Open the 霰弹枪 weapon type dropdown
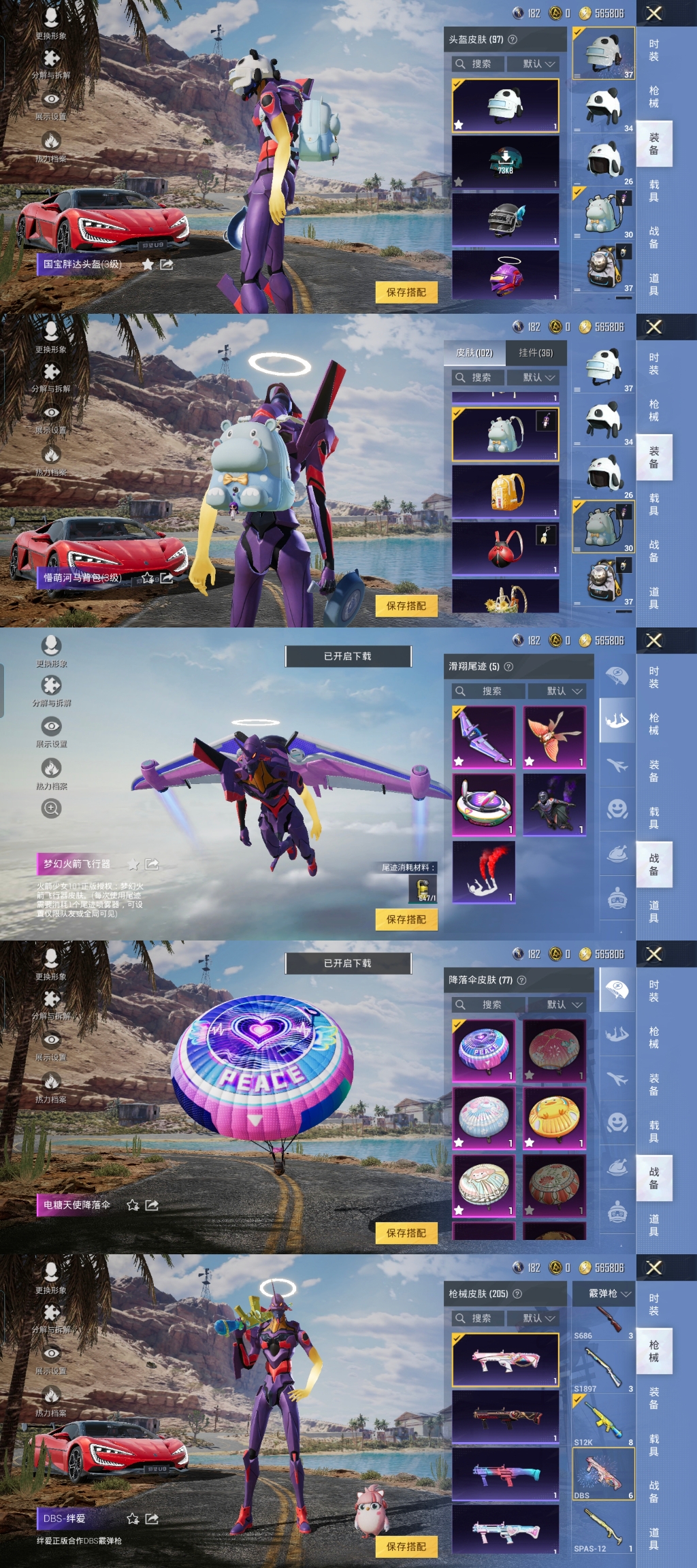The width and height of the screenshot is (697, 1568). point(610,1293)
